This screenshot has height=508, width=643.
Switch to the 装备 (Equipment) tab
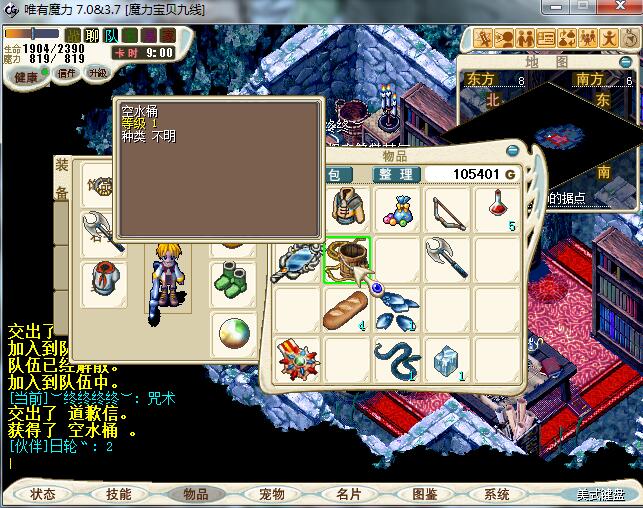[x=62, y=178]
